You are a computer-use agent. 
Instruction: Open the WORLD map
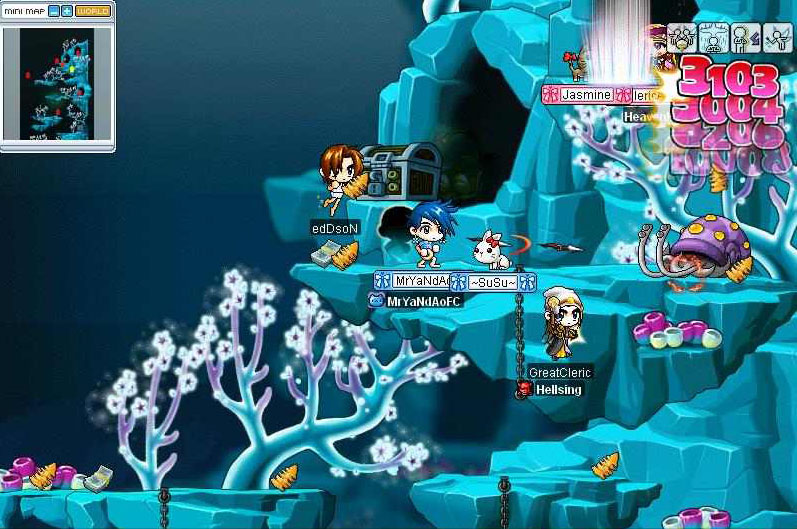(x=93, y=11)
